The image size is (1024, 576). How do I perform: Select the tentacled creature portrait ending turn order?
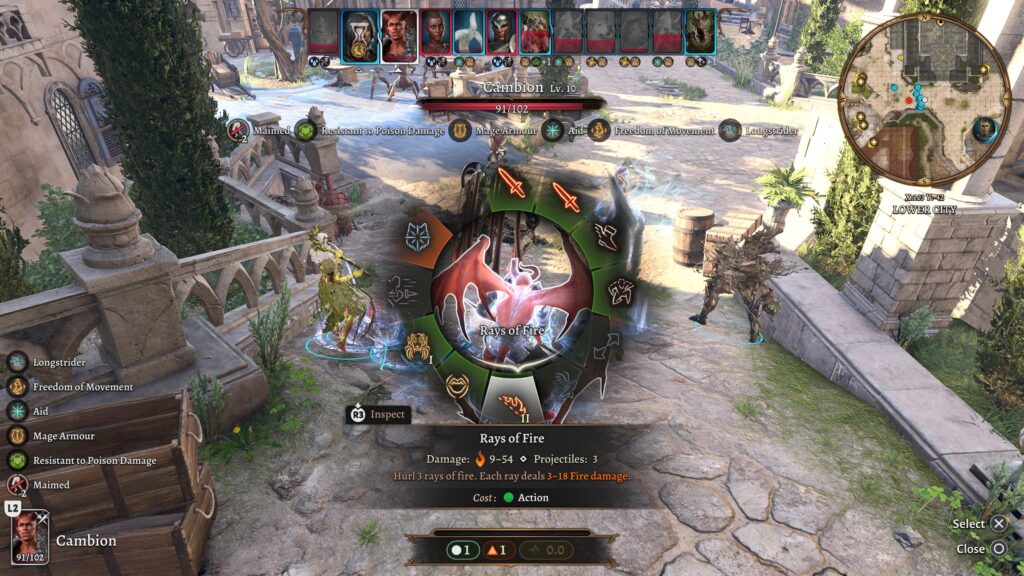point(700,32)
